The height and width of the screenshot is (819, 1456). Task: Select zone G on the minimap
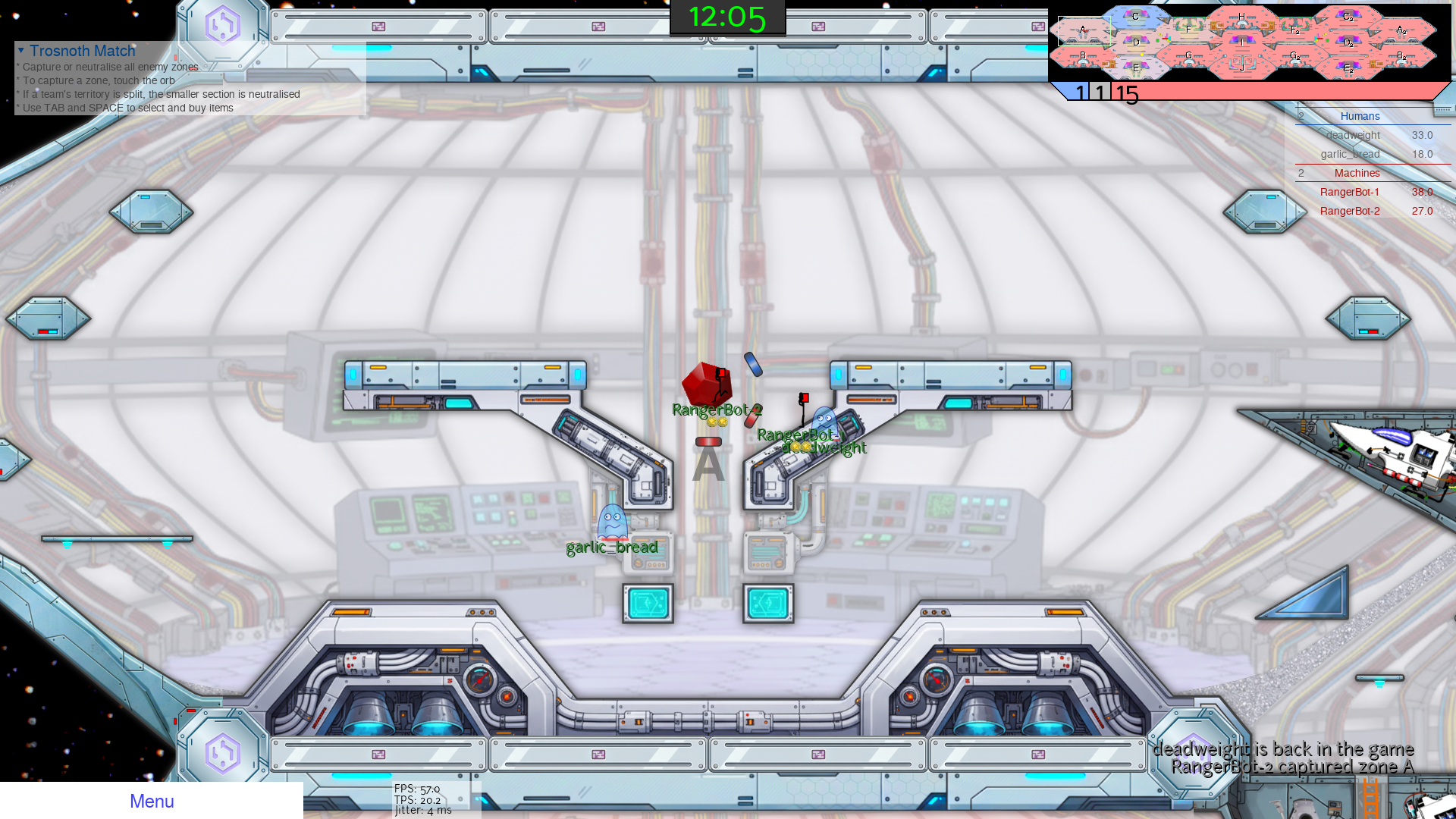[1188, 55]
